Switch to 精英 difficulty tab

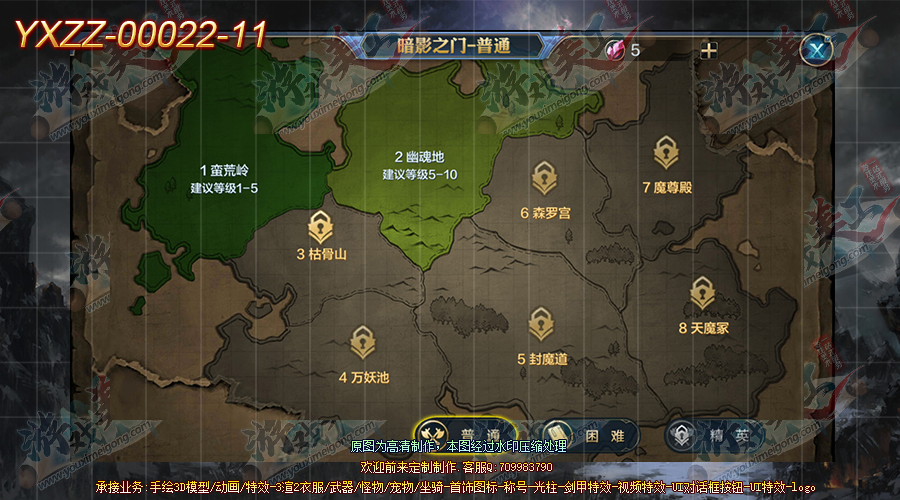pyautogui.click(x=714, y=435)
